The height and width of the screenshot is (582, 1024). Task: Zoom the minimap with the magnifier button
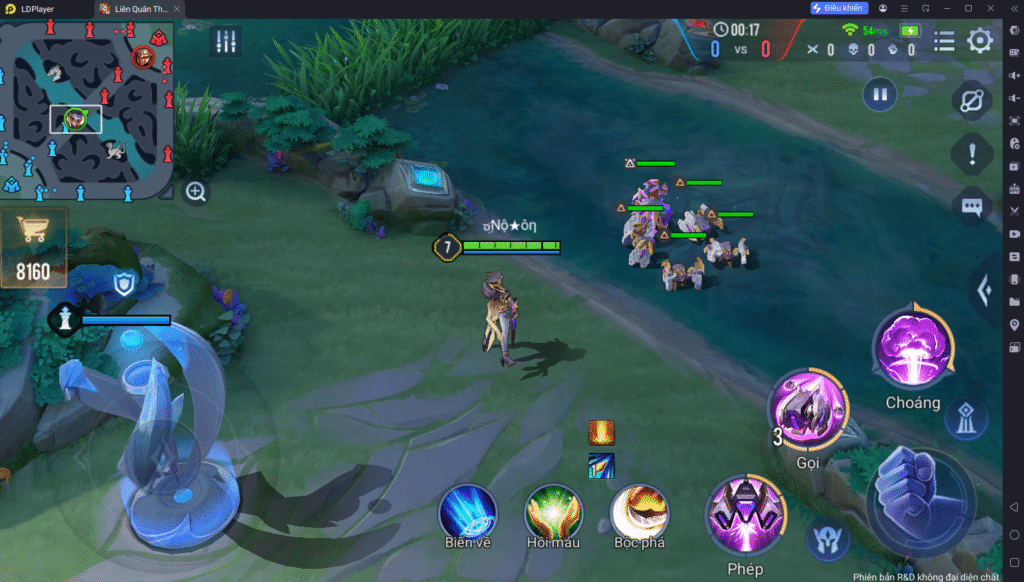click(196, 192)
